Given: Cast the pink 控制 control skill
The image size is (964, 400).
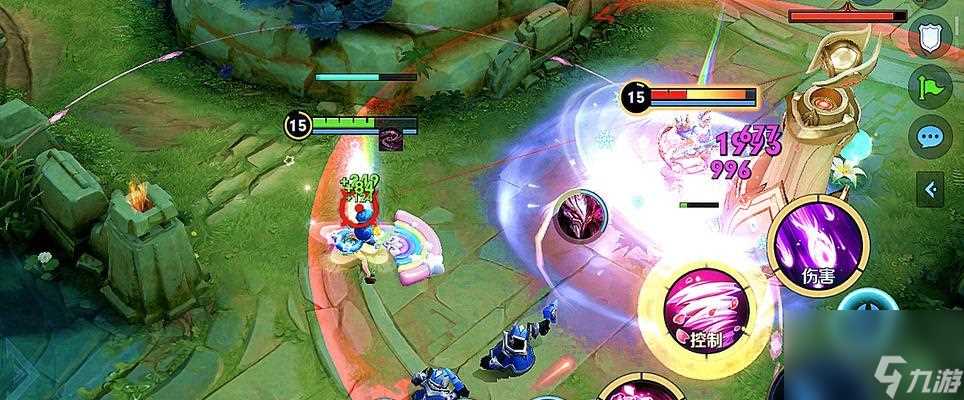Looking at the screenshot, I should tap(705, 308).
